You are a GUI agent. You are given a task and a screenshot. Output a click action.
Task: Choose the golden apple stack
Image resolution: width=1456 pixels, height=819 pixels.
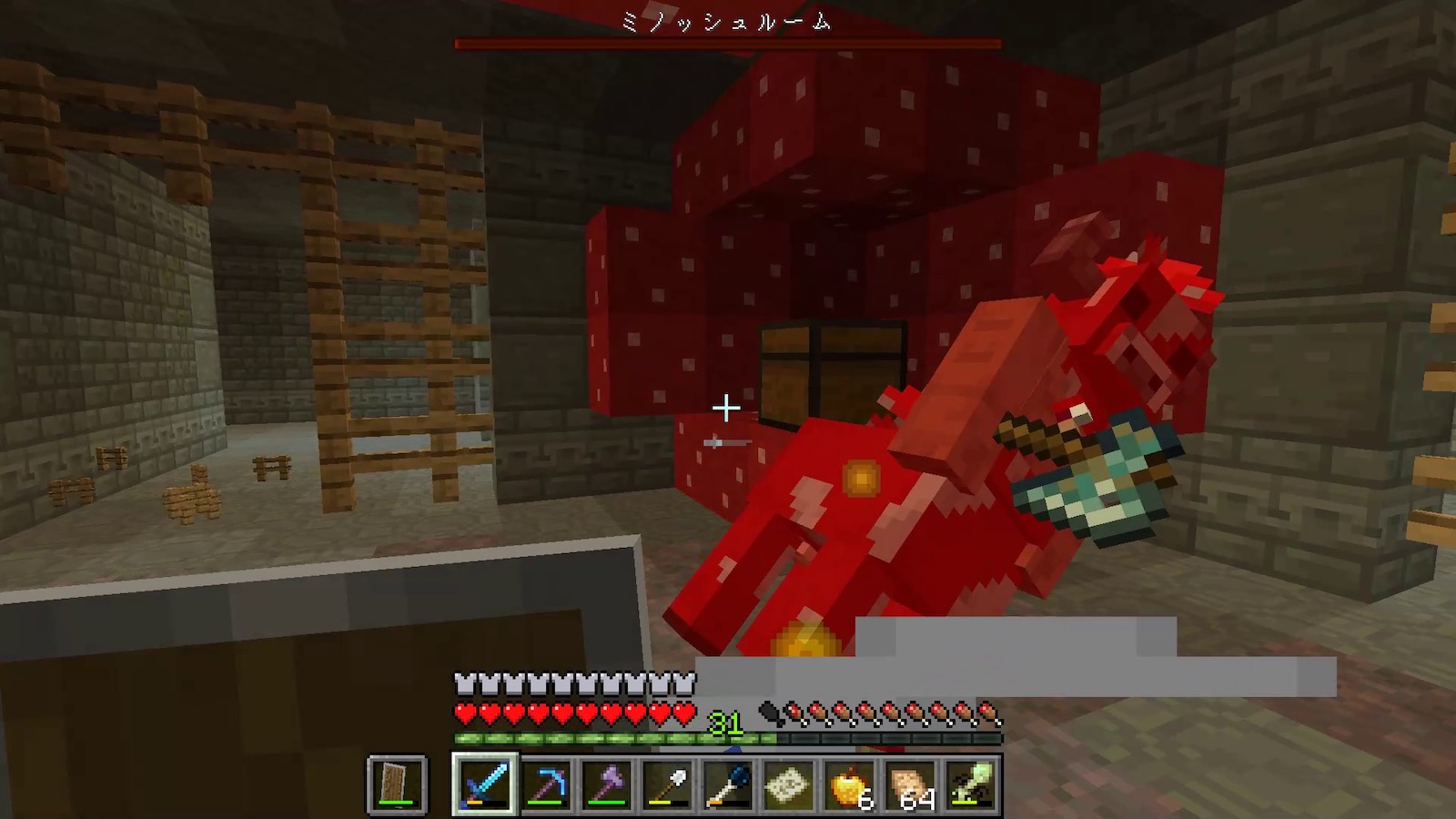click(x=850, y=784)
